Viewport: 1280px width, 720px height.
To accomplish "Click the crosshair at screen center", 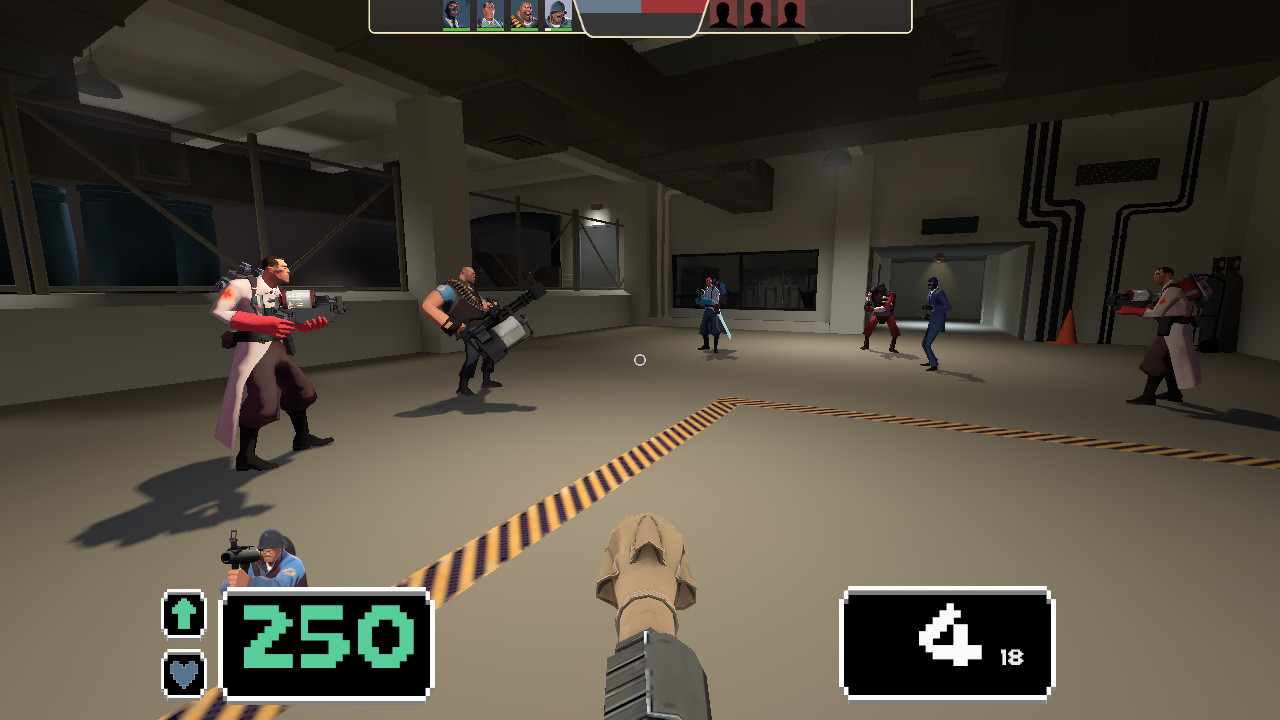I will point(640,360).
